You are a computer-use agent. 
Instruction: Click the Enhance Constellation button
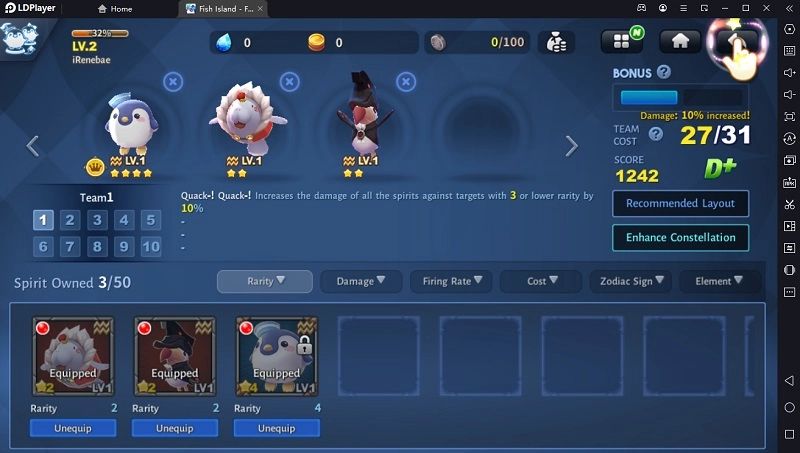click(x=680, y=238)
